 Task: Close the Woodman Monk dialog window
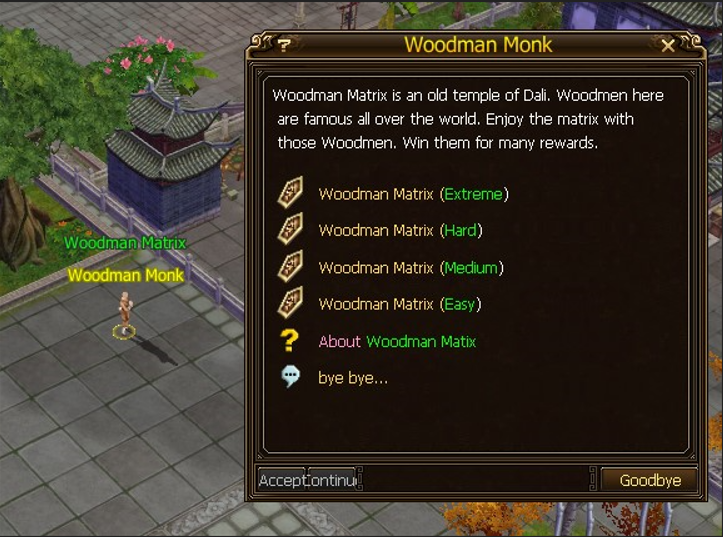(668, 45)
